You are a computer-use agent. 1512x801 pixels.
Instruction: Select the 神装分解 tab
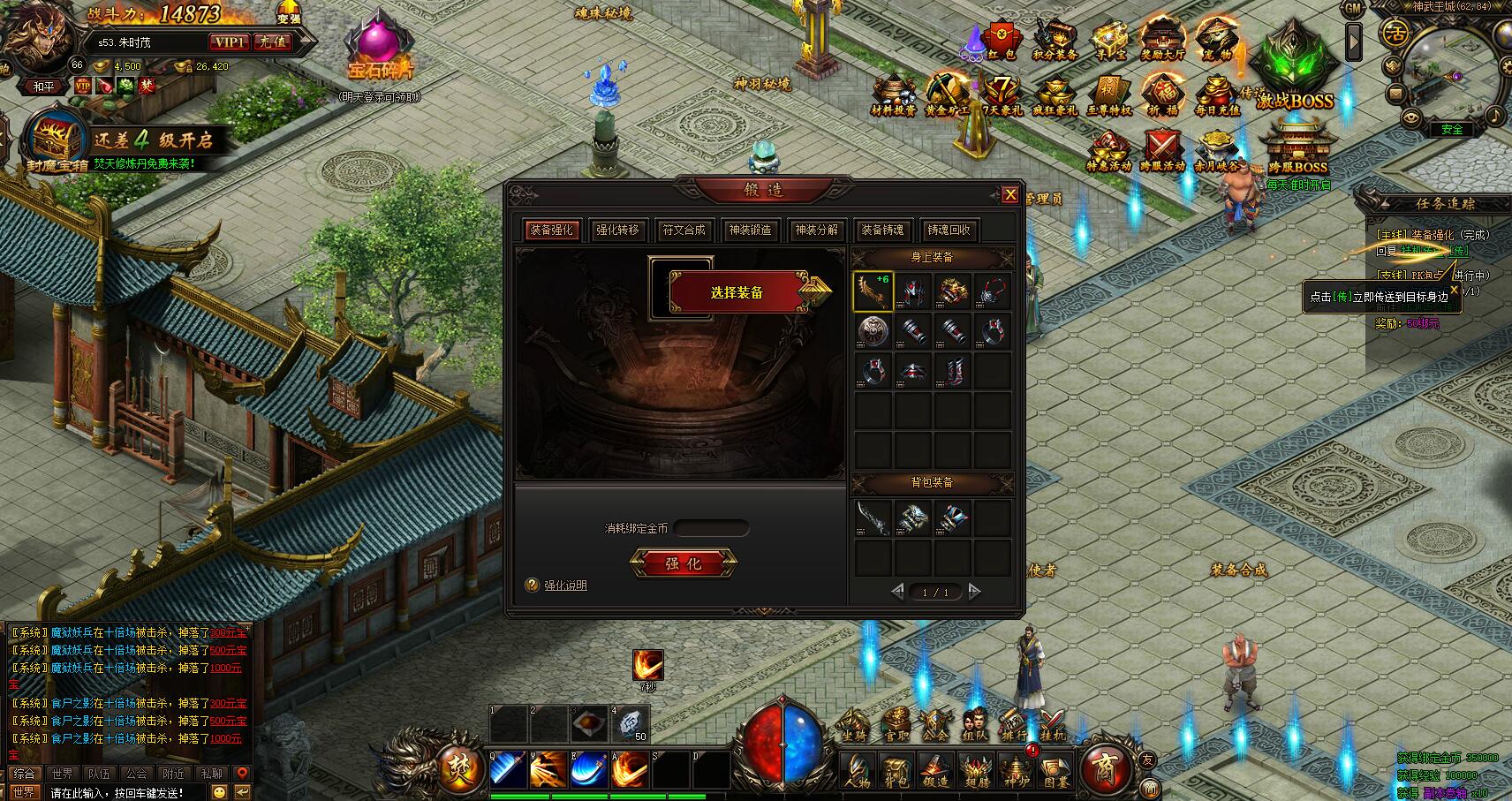tap(816, 230)
